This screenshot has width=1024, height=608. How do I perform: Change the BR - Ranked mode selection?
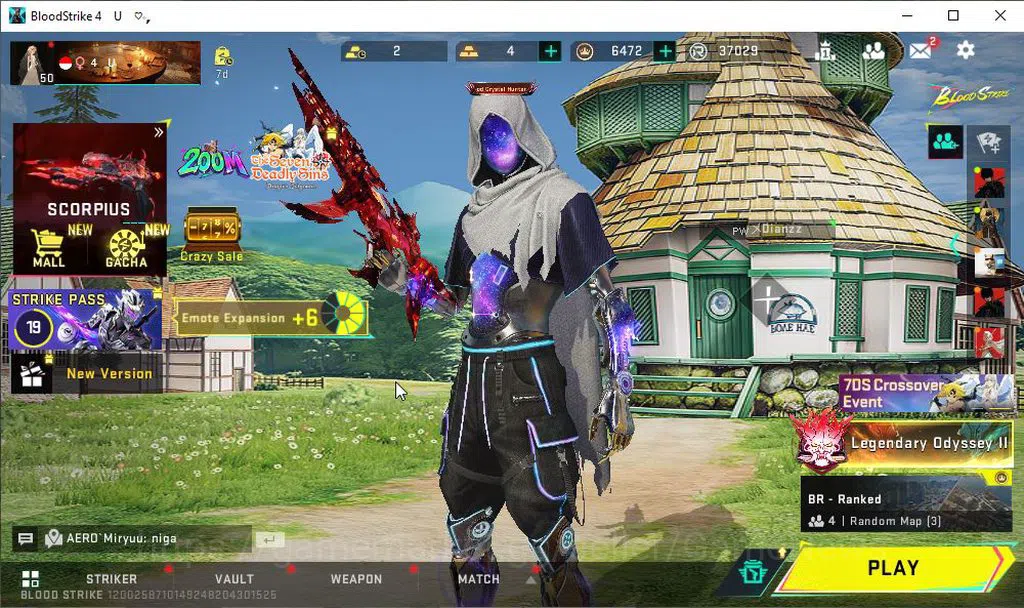pos(906,508)
